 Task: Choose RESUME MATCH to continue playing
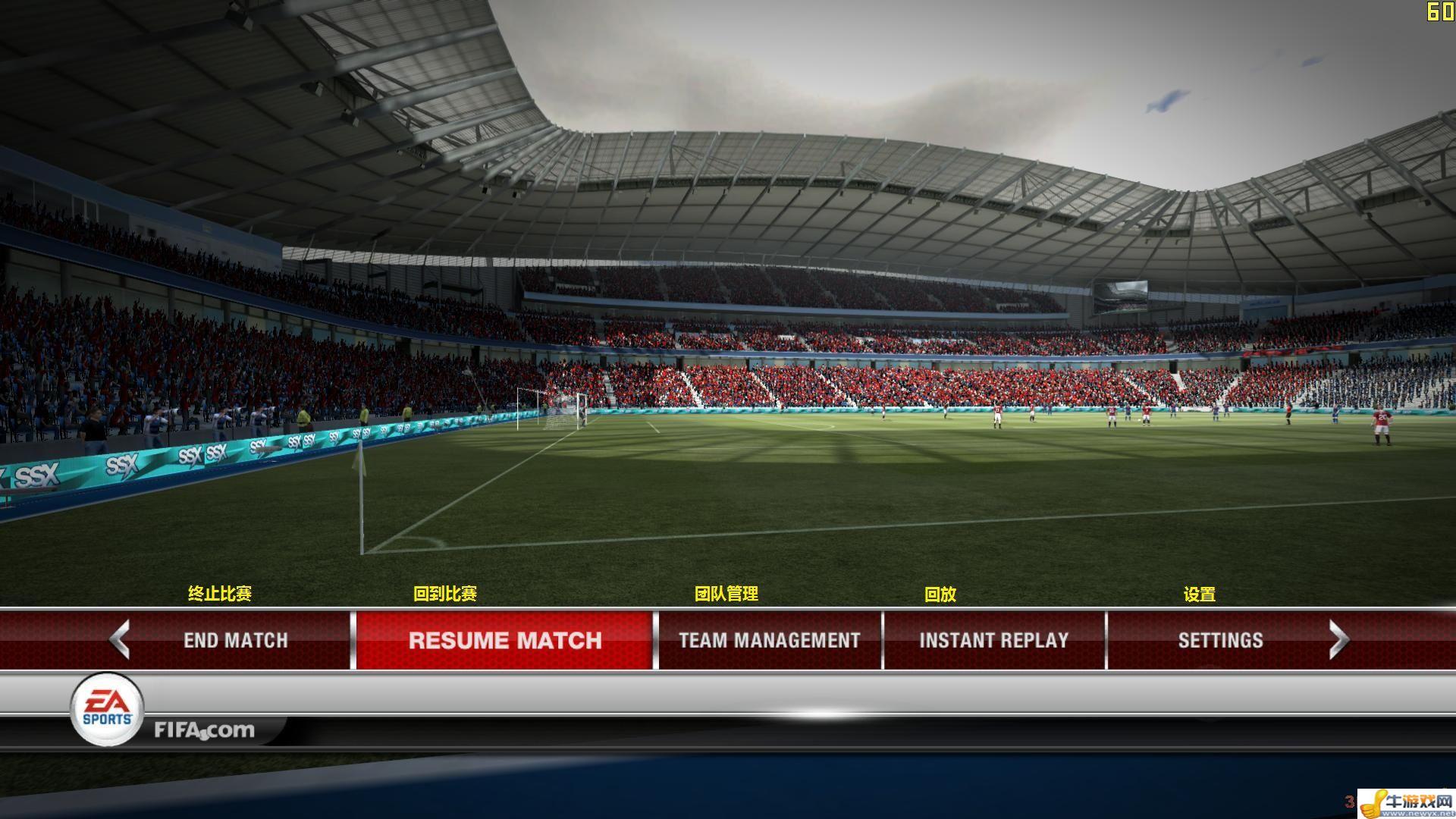coord(504,640)
